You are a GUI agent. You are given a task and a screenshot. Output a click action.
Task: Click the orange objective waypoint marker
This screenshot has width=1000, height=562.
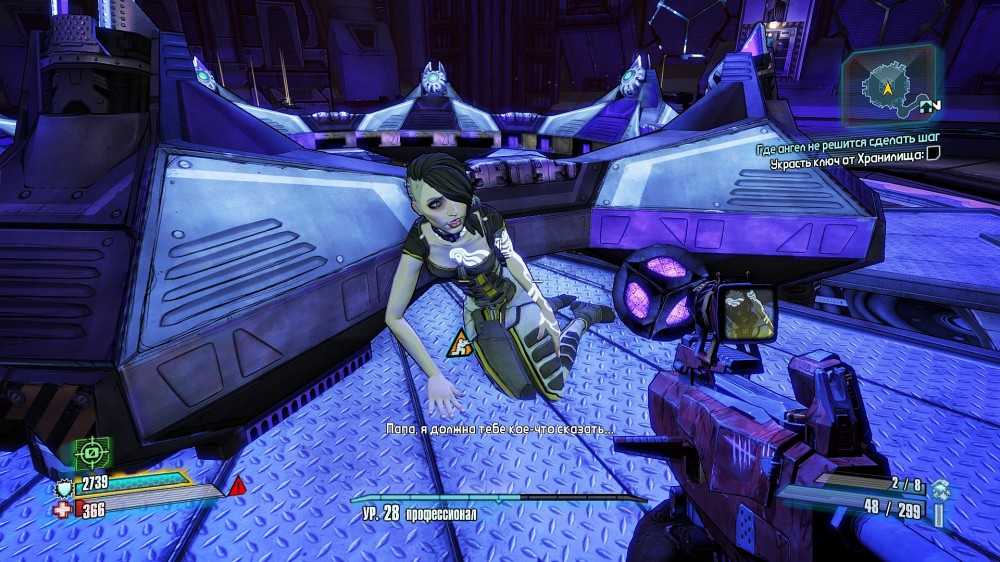461,343
